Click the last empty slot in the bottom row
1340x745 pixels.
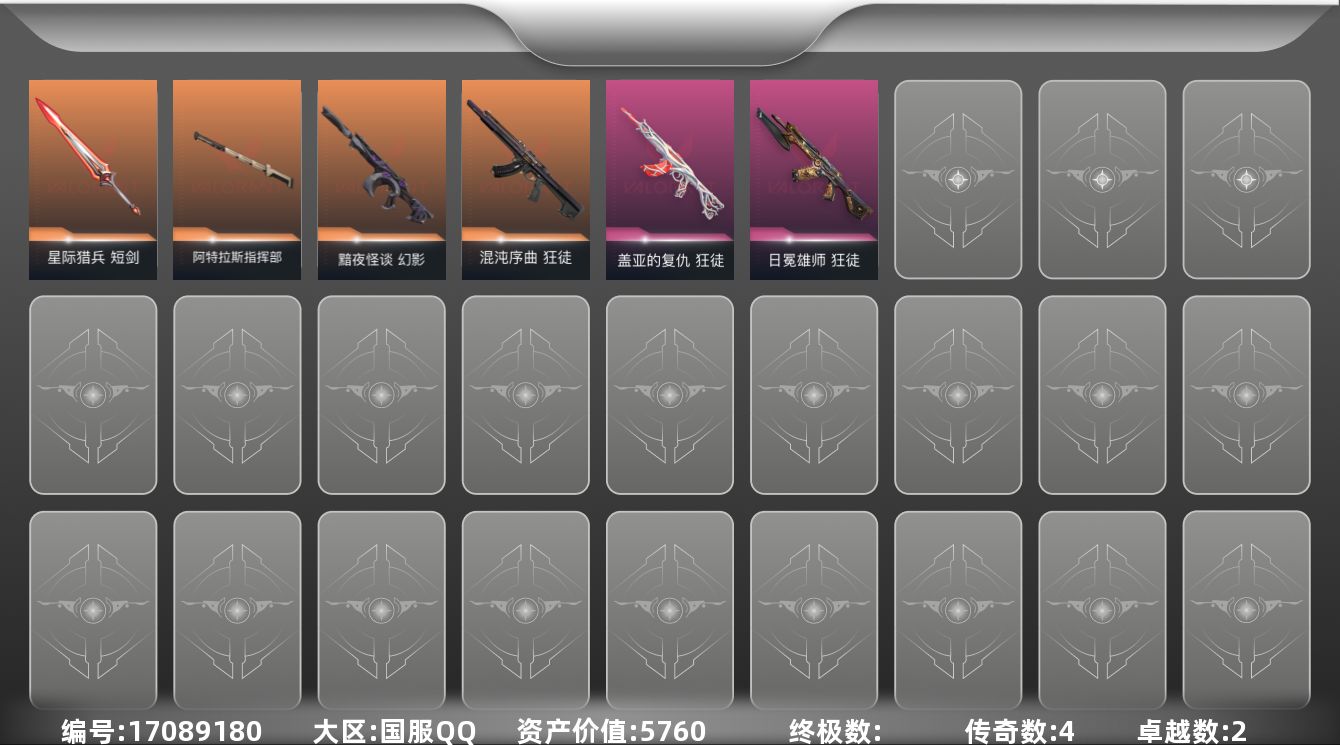(1246, 610)
